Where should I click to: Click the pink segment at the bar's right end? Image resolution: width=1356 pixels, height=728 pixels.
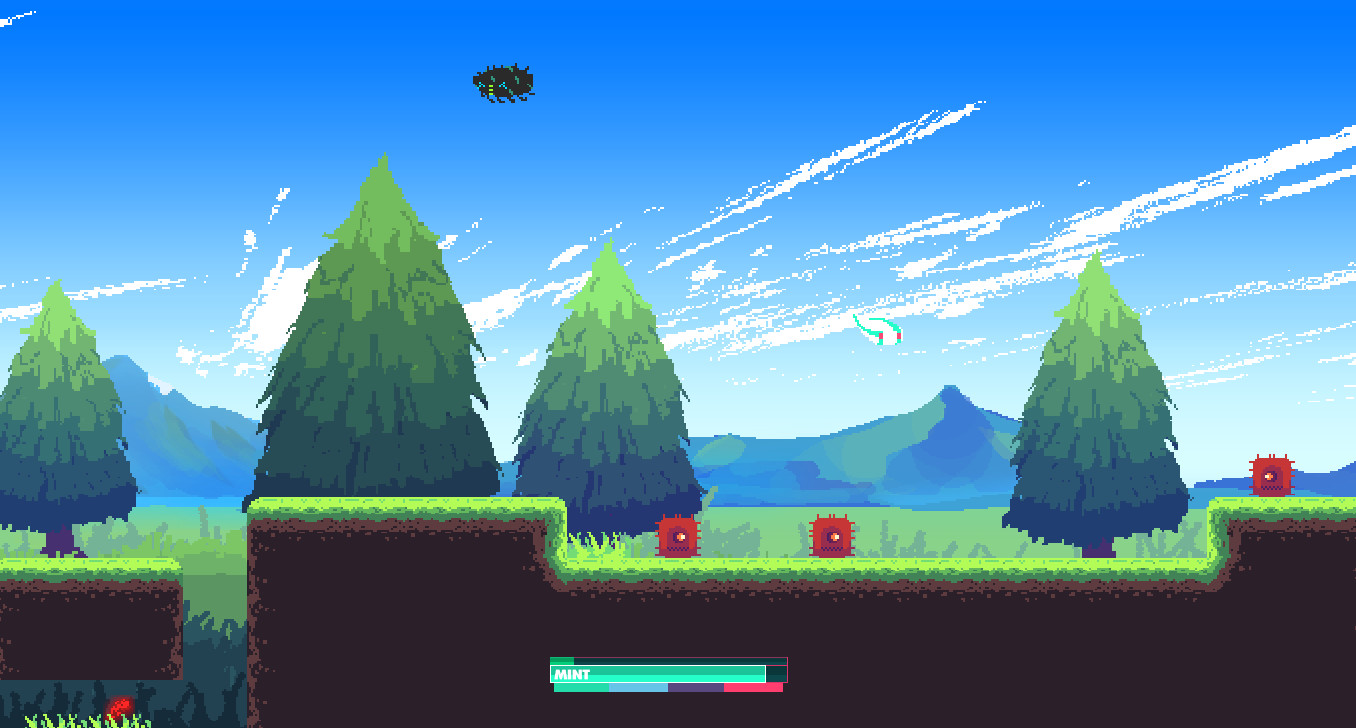point(752,687)
